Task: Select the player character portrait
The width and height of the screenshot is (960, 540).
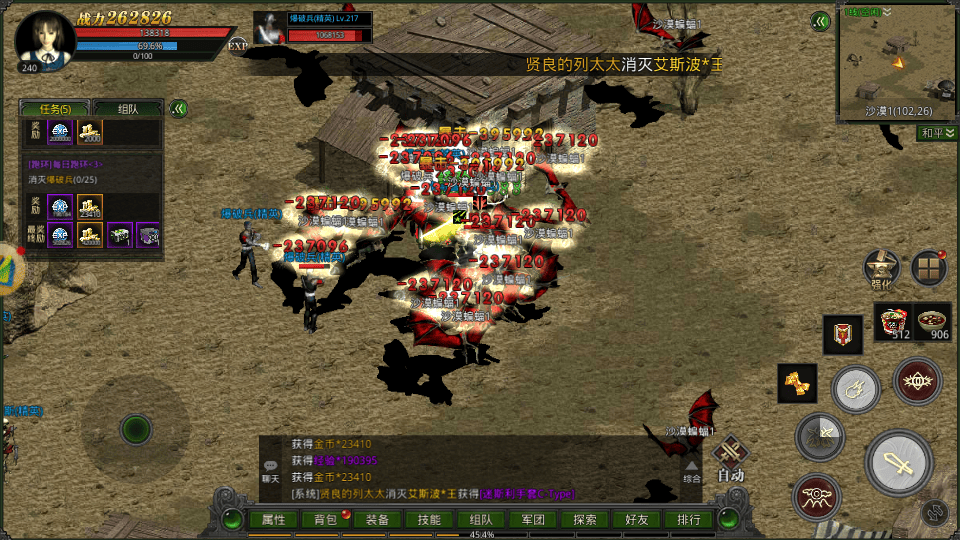Action: coord(45,40)
